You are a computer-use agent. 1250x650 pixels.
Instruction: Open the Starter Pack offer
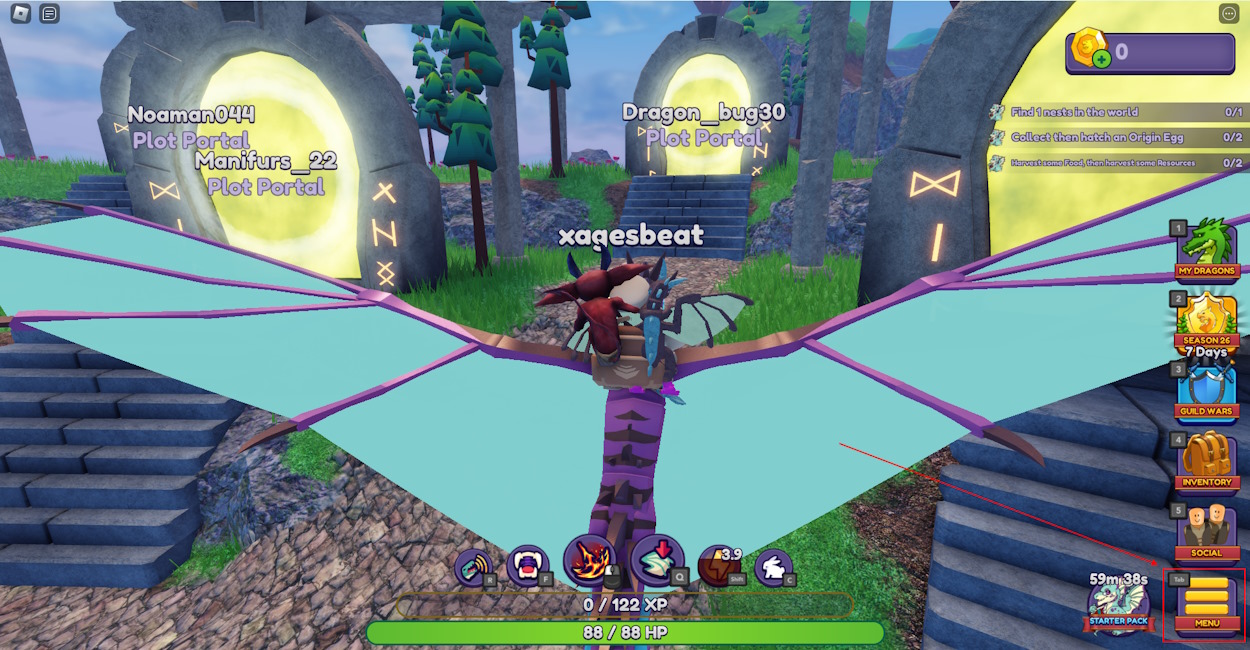1119,602
